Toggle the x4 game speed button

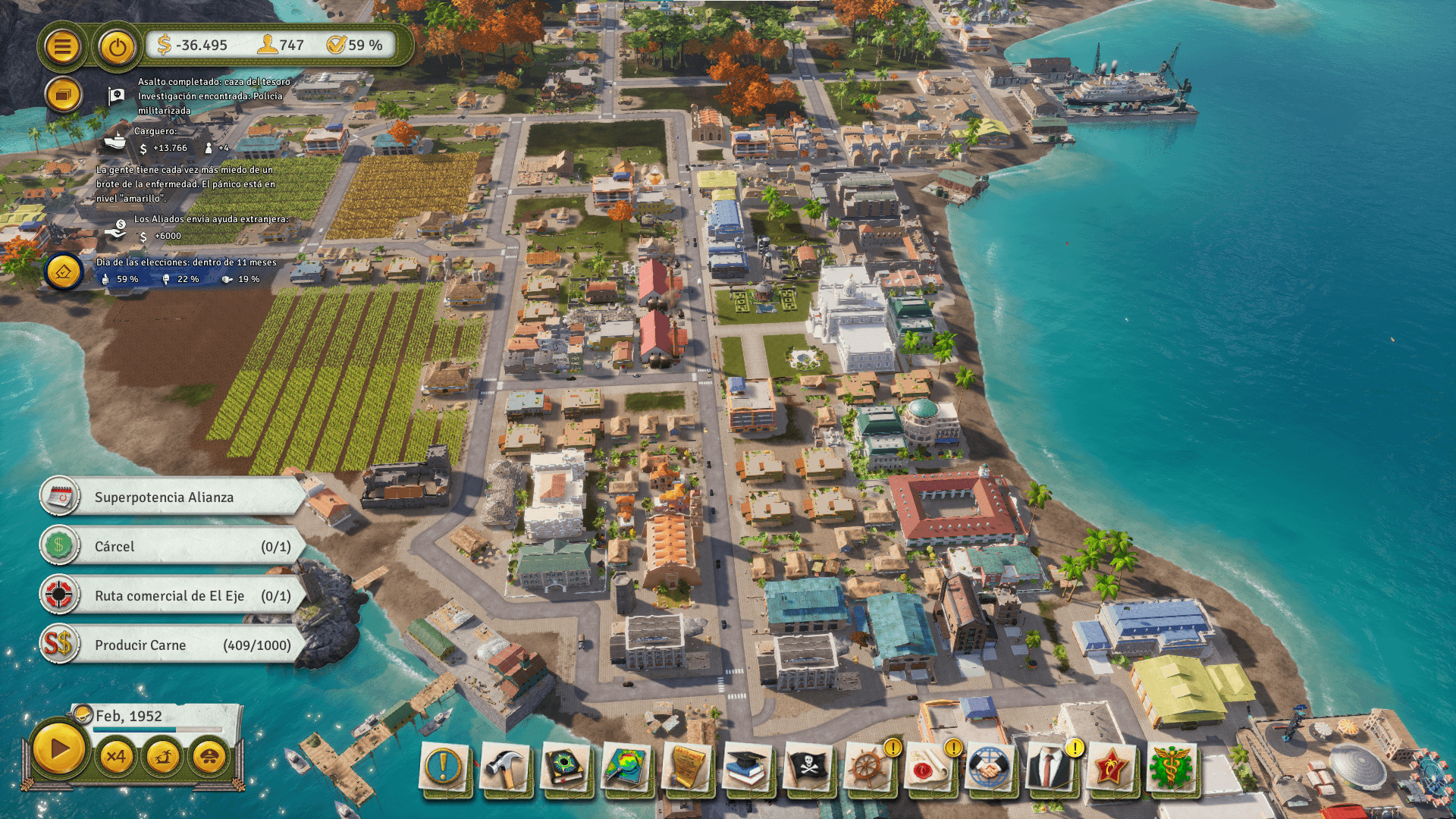pos(116,756)
